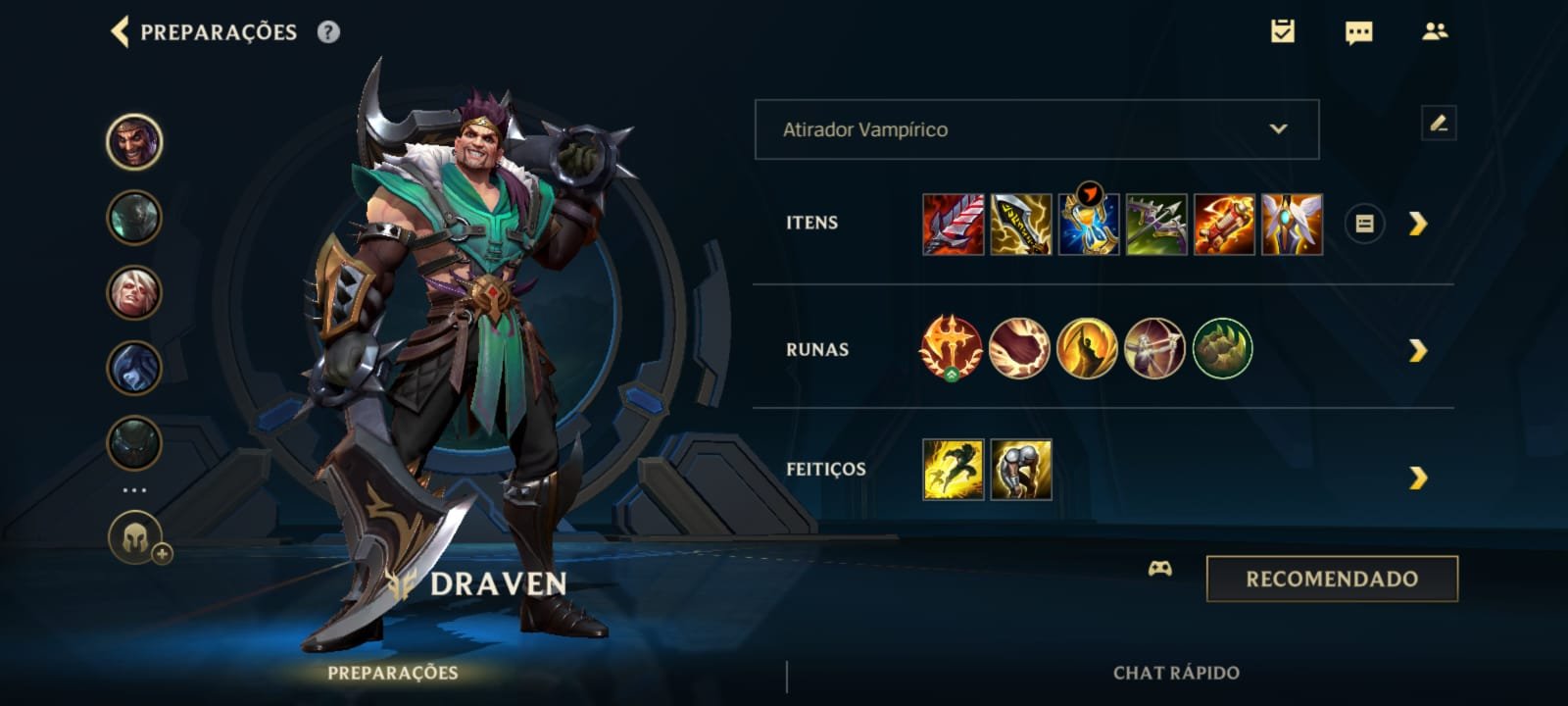
Task: Select the green paw secondary rune
Action: pyautogui.click(x=1222, y=349)
